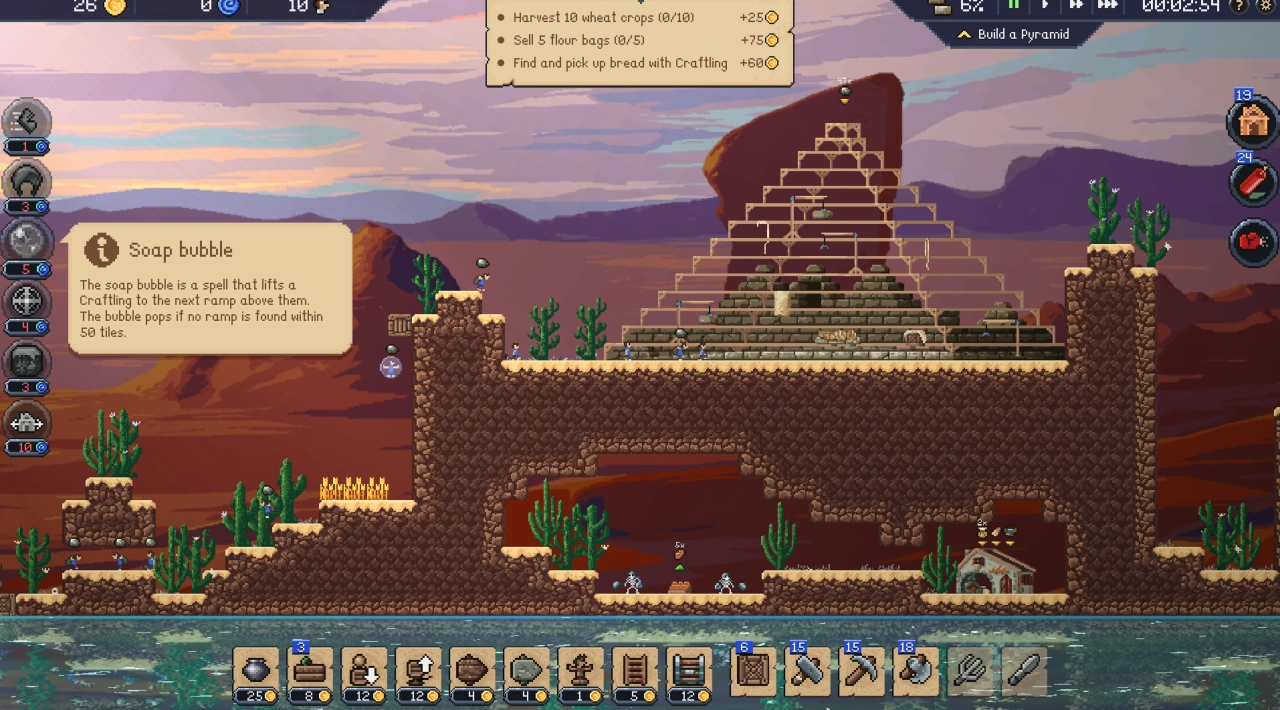Buy the pot item costing 25 coins
The height and width of the screenshot is (710, 1280).
click(x=255, y=669)
